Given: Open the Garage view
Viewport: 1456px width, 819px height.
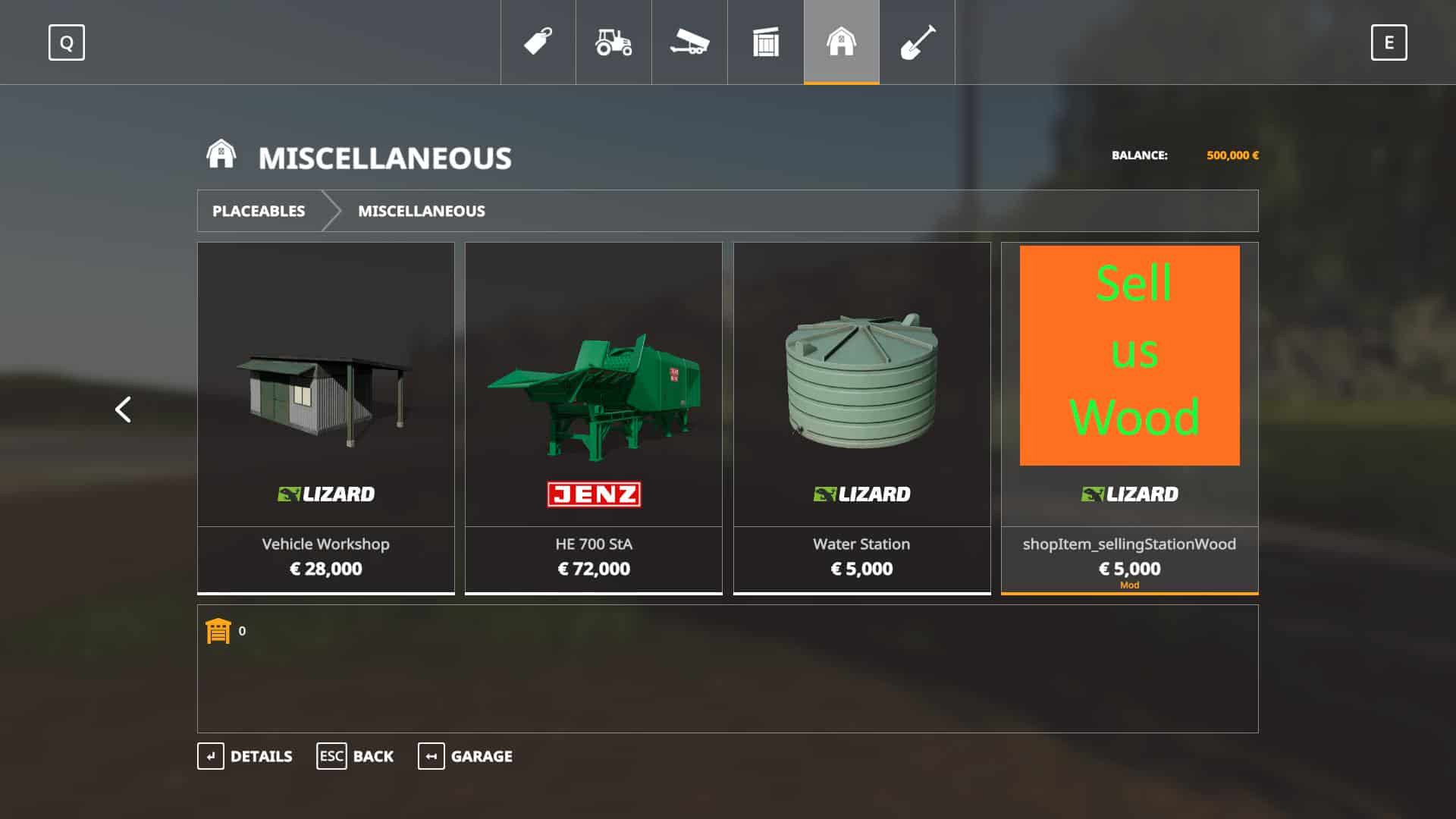Looking at the screenshot, I should 465,756.
